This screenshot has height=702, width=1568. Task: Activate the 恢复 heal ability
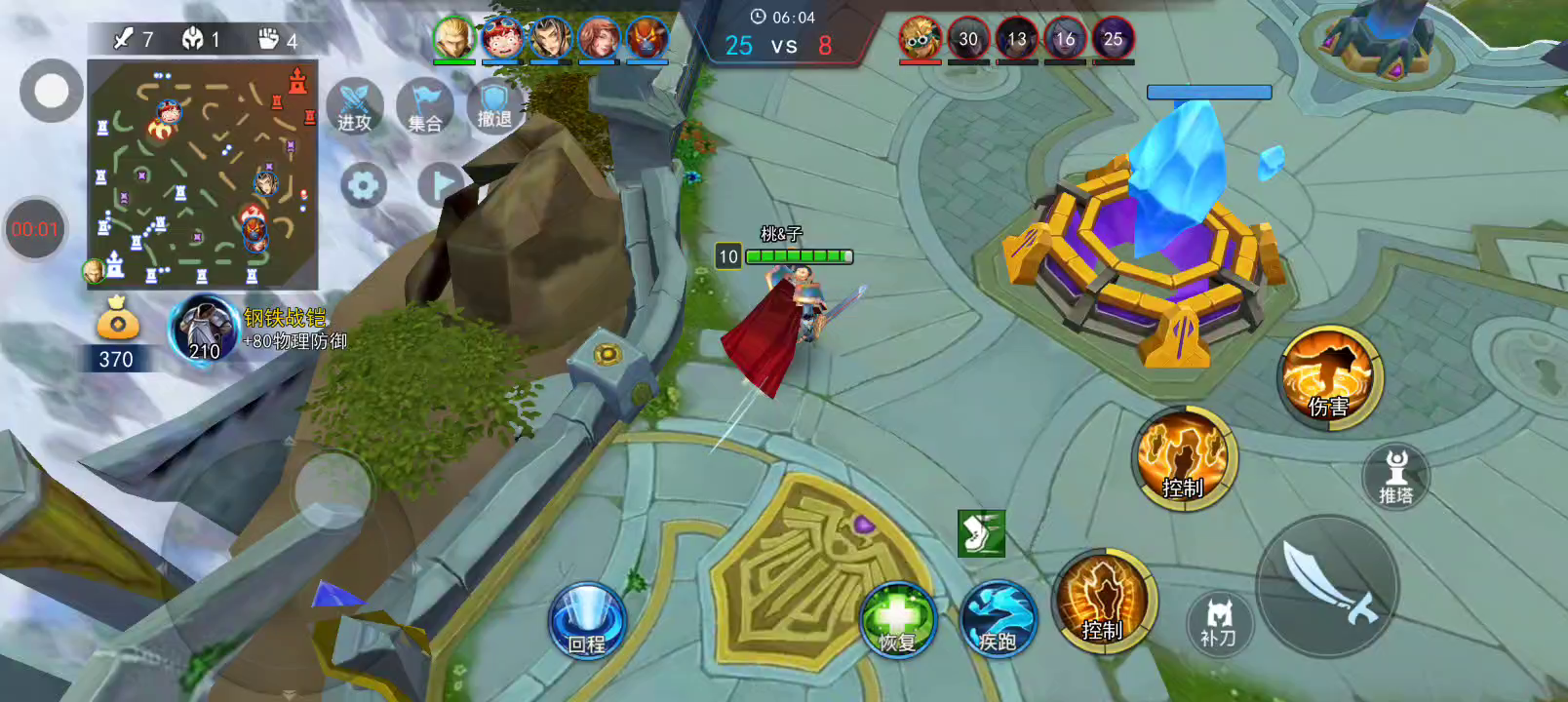[x=897, y=620]
